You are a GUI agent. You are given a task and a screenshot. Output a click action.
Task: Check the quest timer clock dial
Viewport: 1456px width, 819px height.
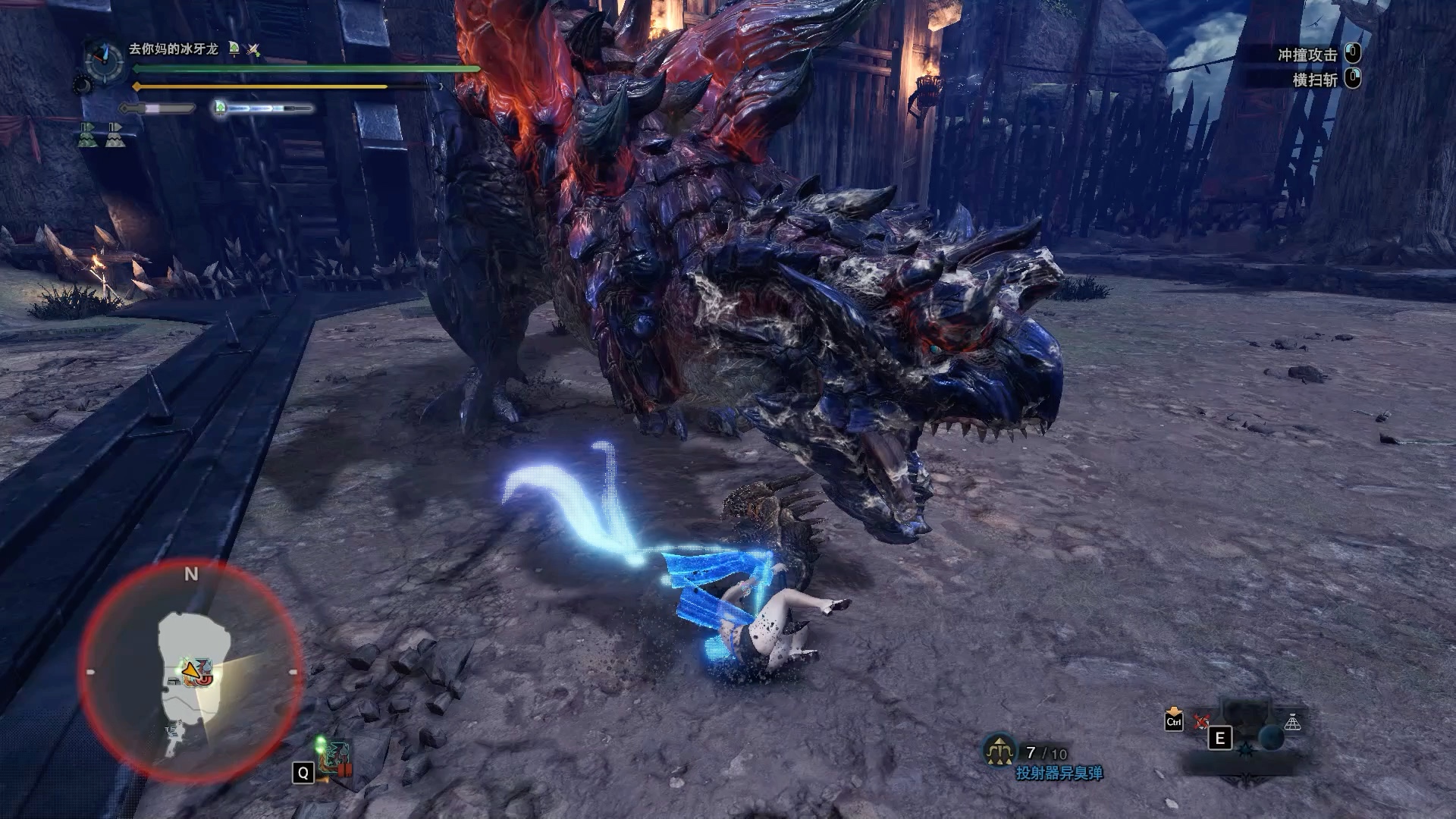(x=104, y=60)
